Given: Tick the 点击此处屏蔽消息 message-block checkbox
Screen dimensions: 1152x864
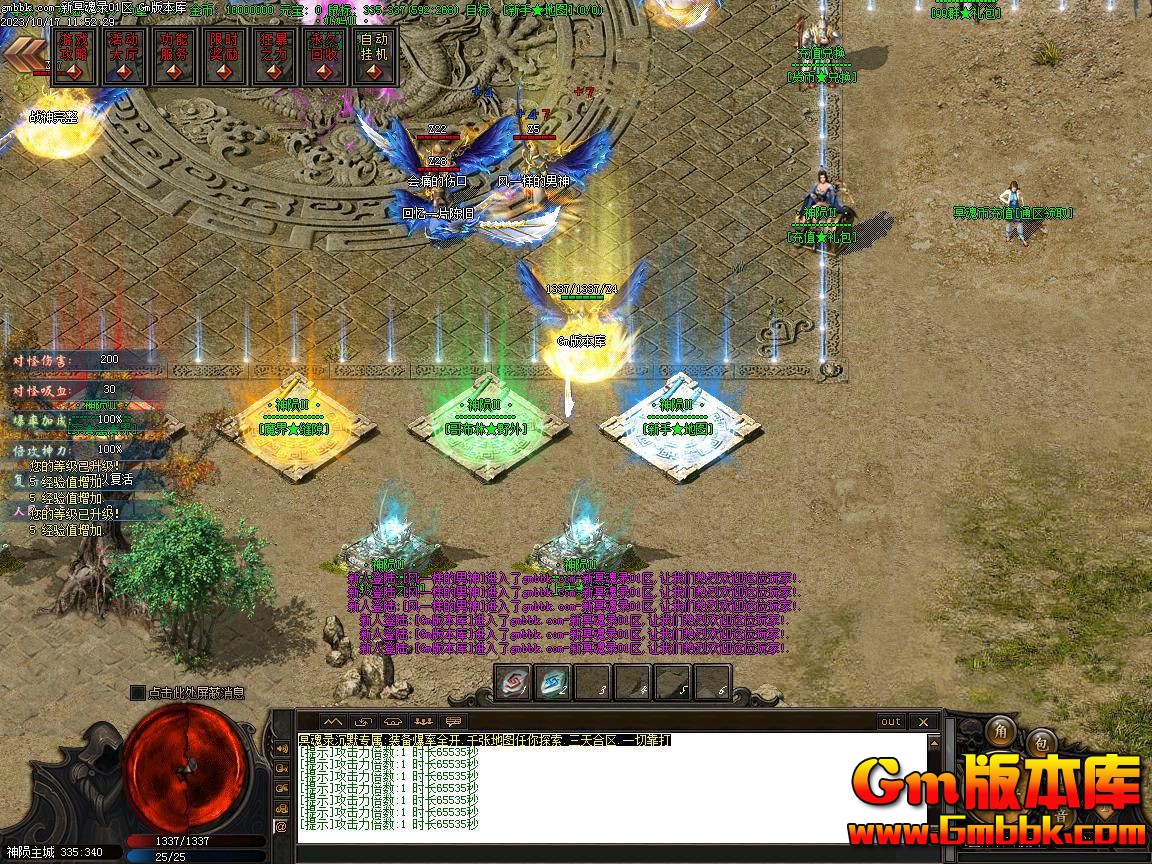Looking at the screenshot, I should (x=137, y=692).
